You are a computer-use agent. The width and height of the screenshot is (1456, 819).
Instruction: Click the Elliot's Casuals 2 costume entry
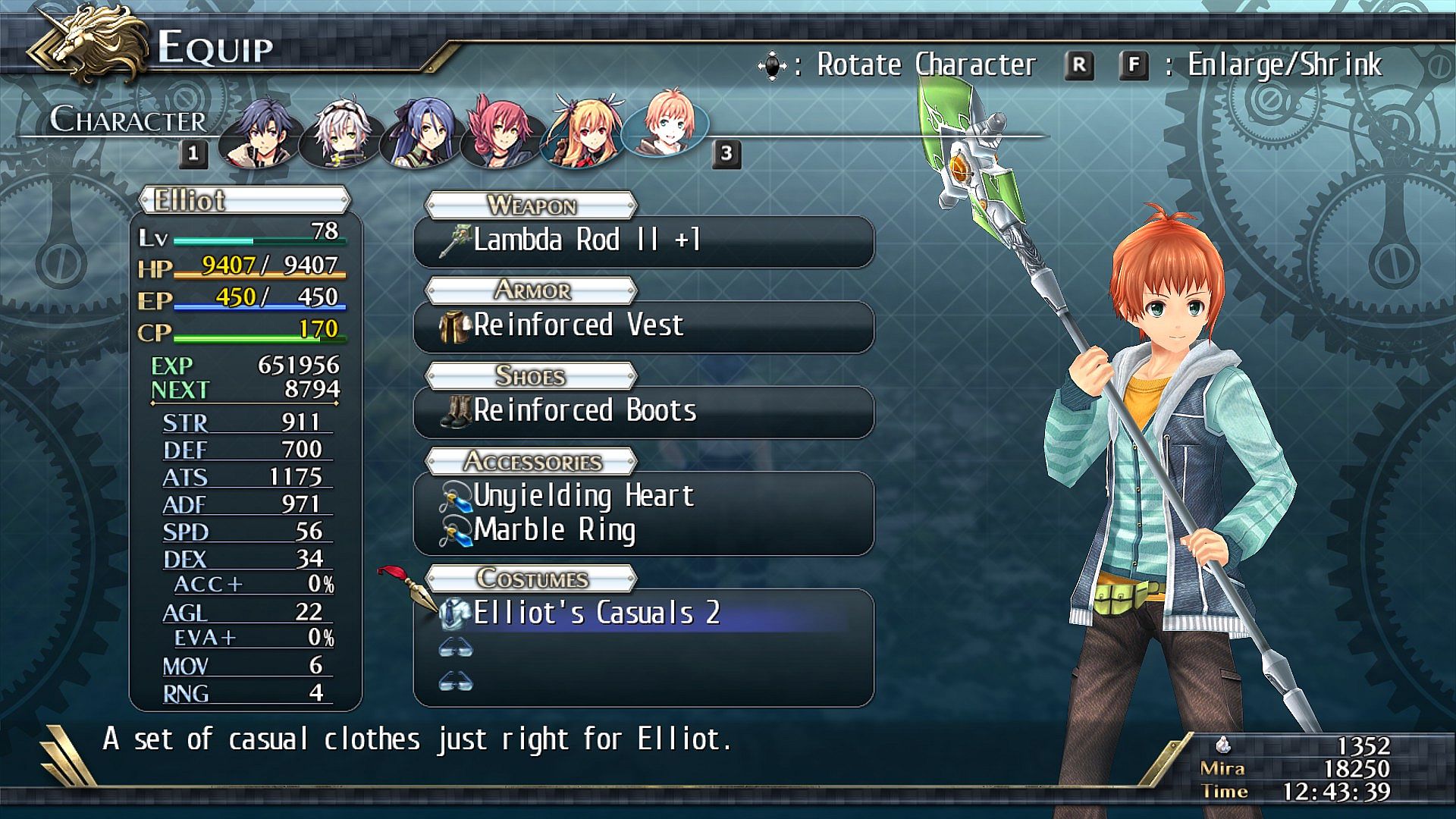coord(643,613)
